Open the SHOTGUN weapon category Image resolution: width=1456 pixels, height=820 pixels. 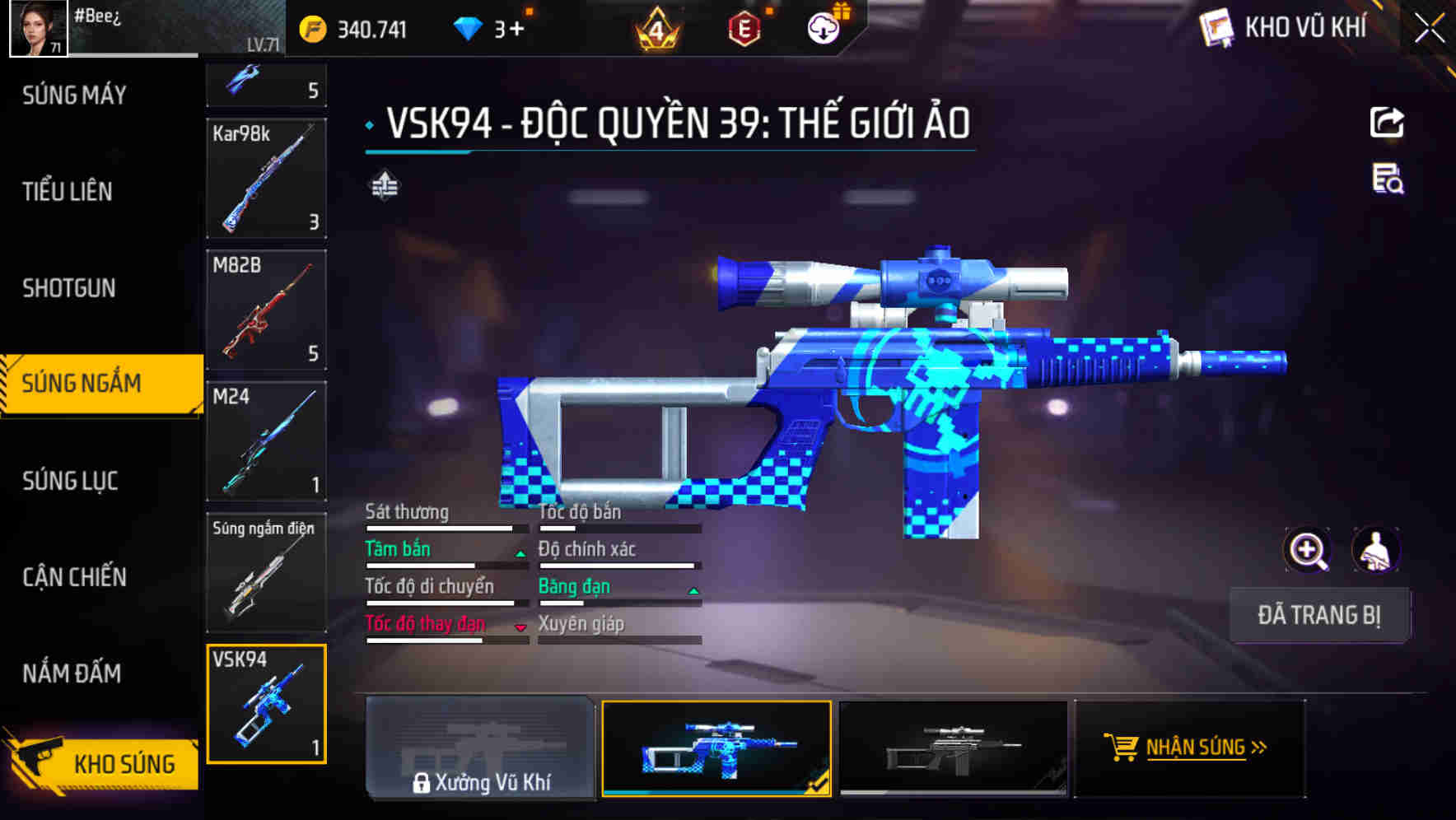click(69, 288)
